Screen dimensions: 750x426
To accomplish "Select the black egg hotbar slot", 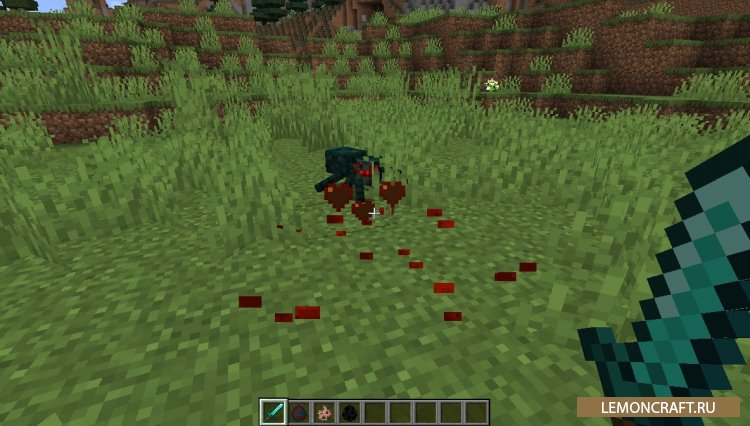I will coord(349,412).
